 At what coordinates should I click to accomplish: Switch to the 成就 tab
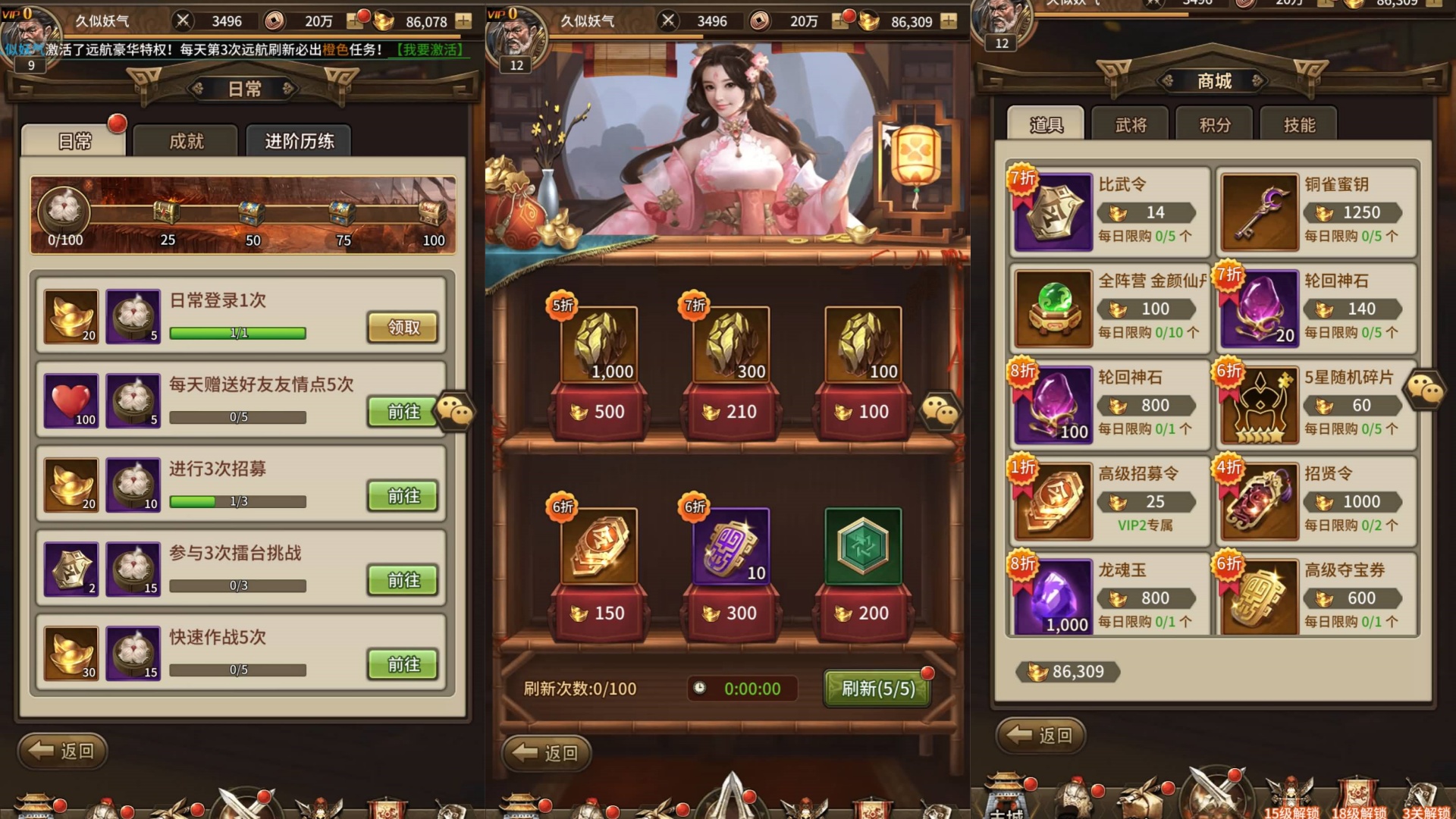pos(186,141)
